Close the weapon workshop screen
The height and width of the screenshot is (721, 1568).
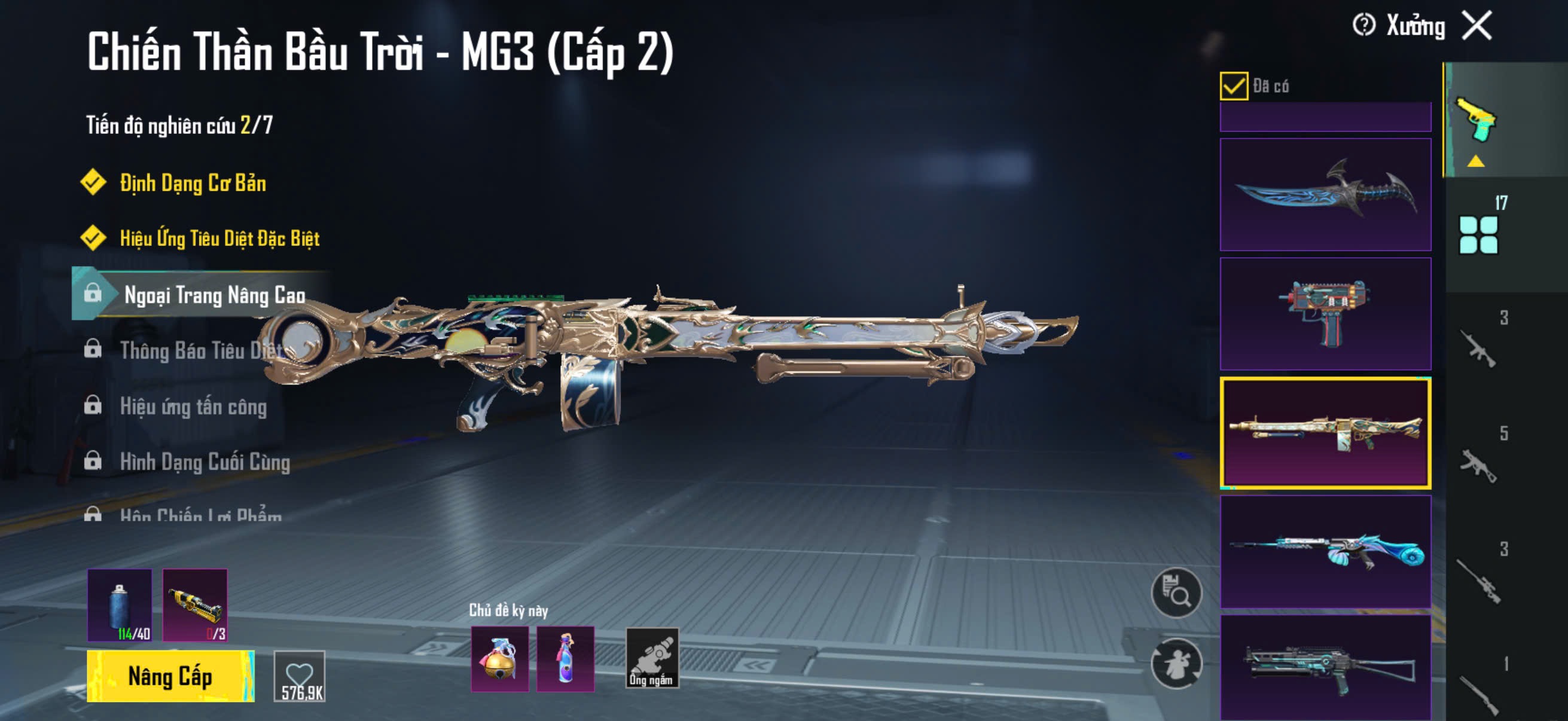coord(1478,26)
